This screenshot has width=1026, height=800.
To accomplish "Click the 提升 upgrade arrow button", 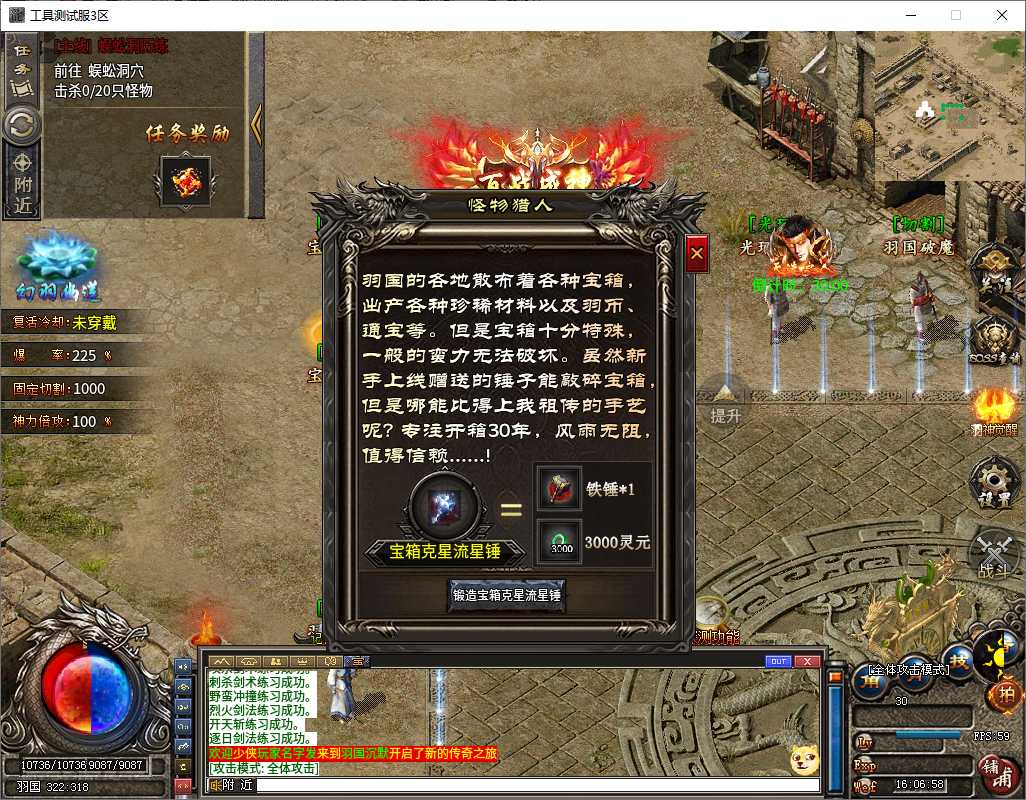I will click(725, 398).
